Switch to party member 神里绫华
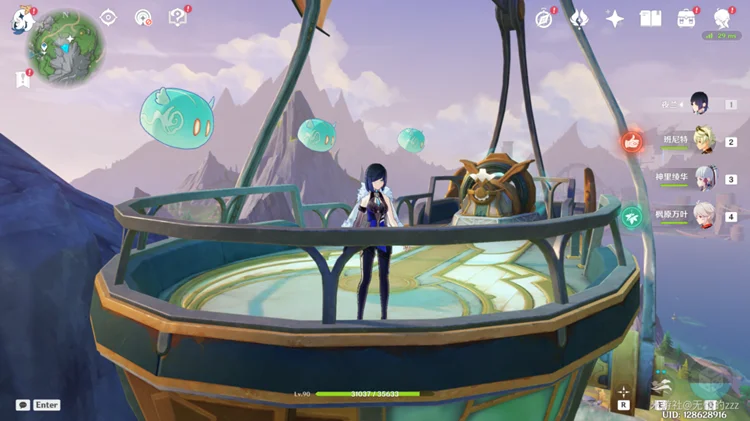Image resolution: width=750 pixels, height=421 pixels. [x=703, y=178]
